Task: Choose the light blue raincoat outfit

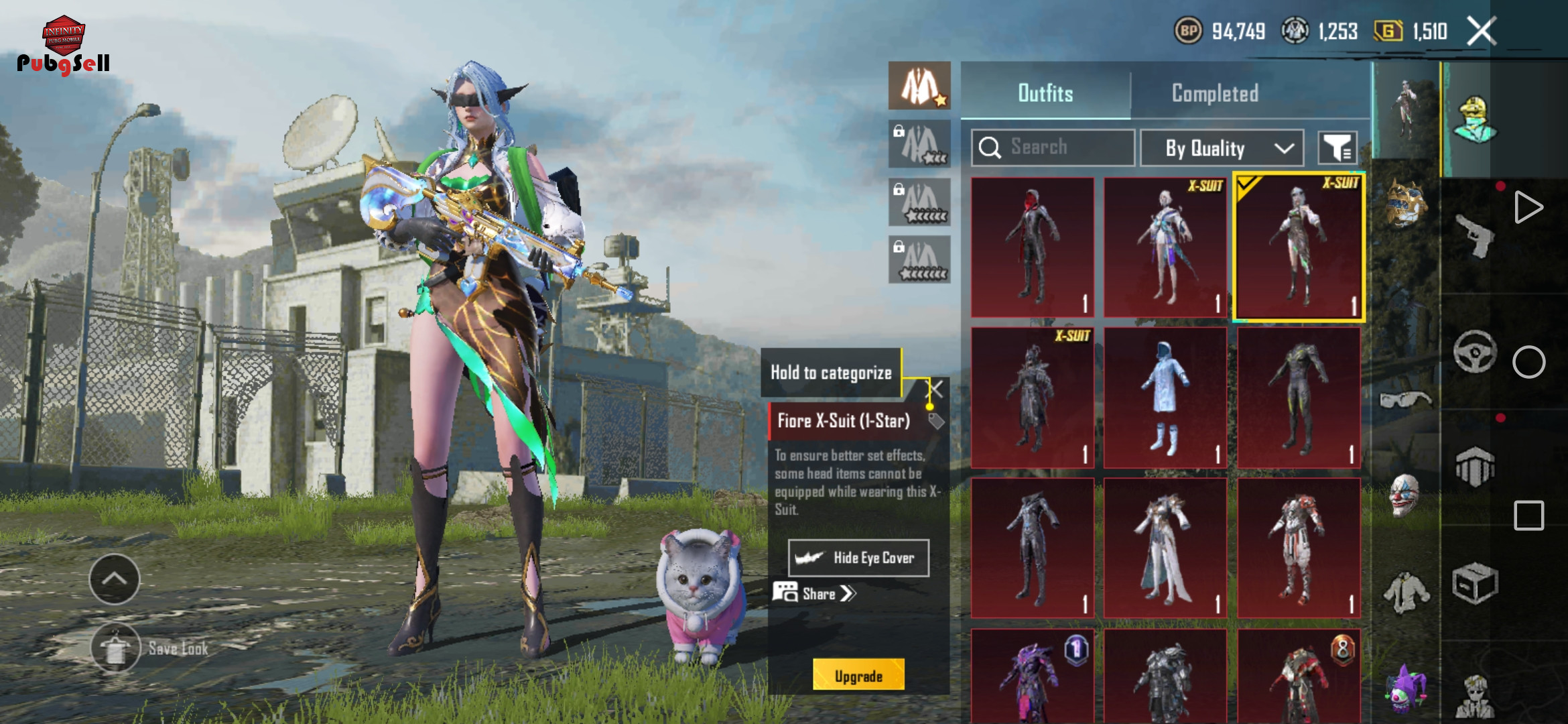Action: (x=1165, y=398)
